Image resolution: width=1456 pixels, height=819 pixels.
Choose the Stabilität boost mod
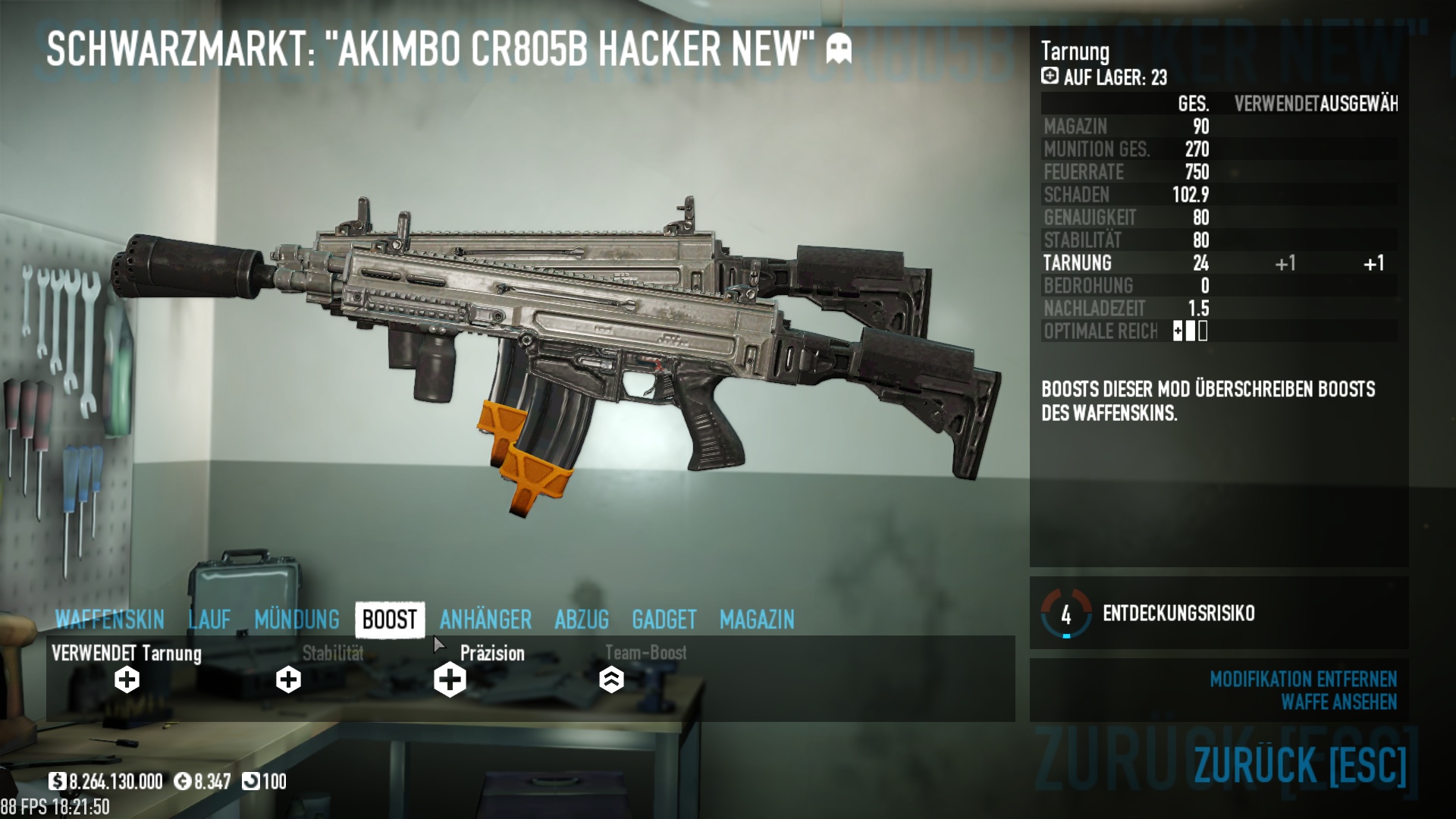pyautogui.click(x=288, y=679)
